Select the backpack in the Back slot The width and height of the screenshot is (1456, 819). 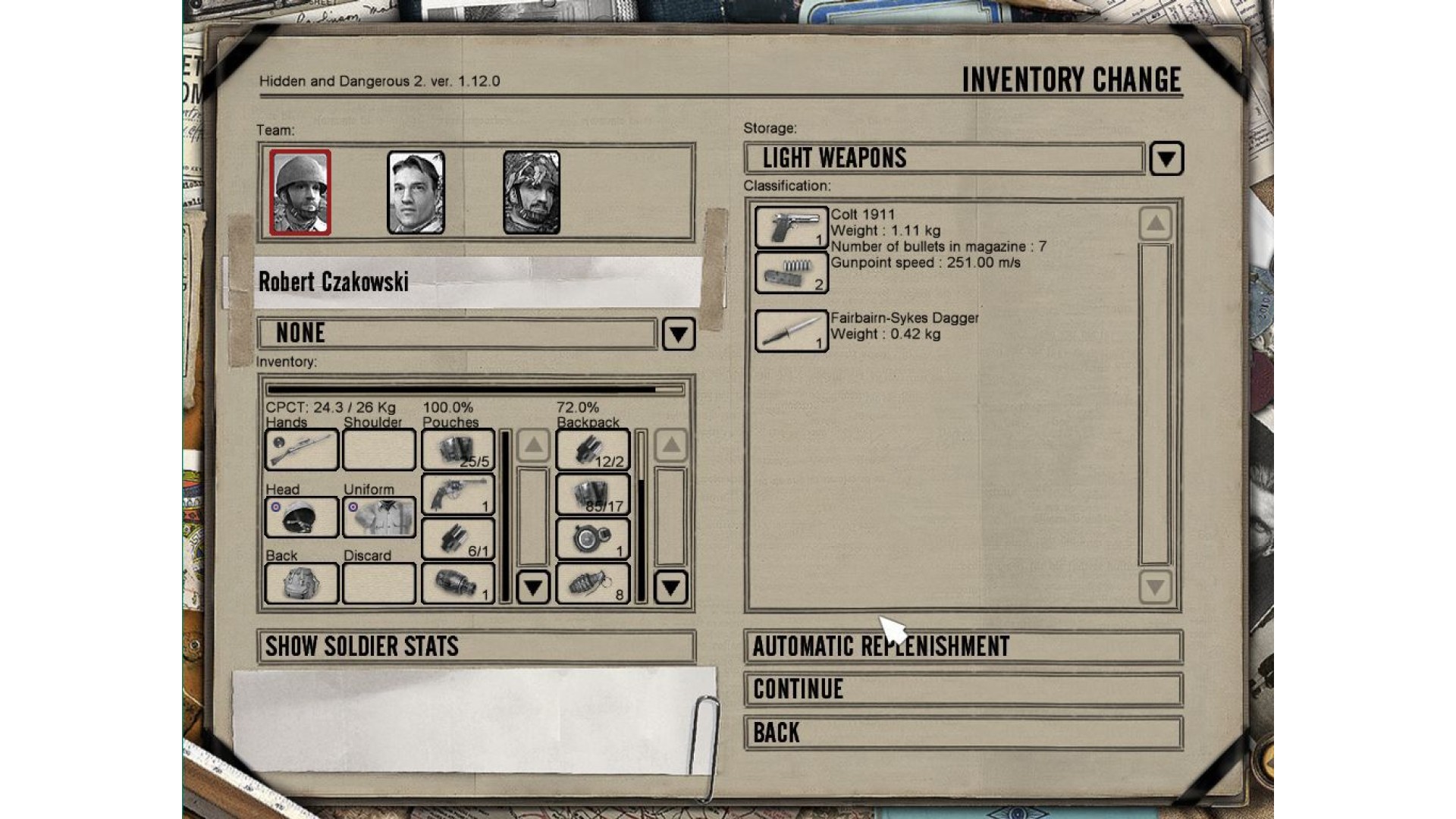tap(301, 583)
